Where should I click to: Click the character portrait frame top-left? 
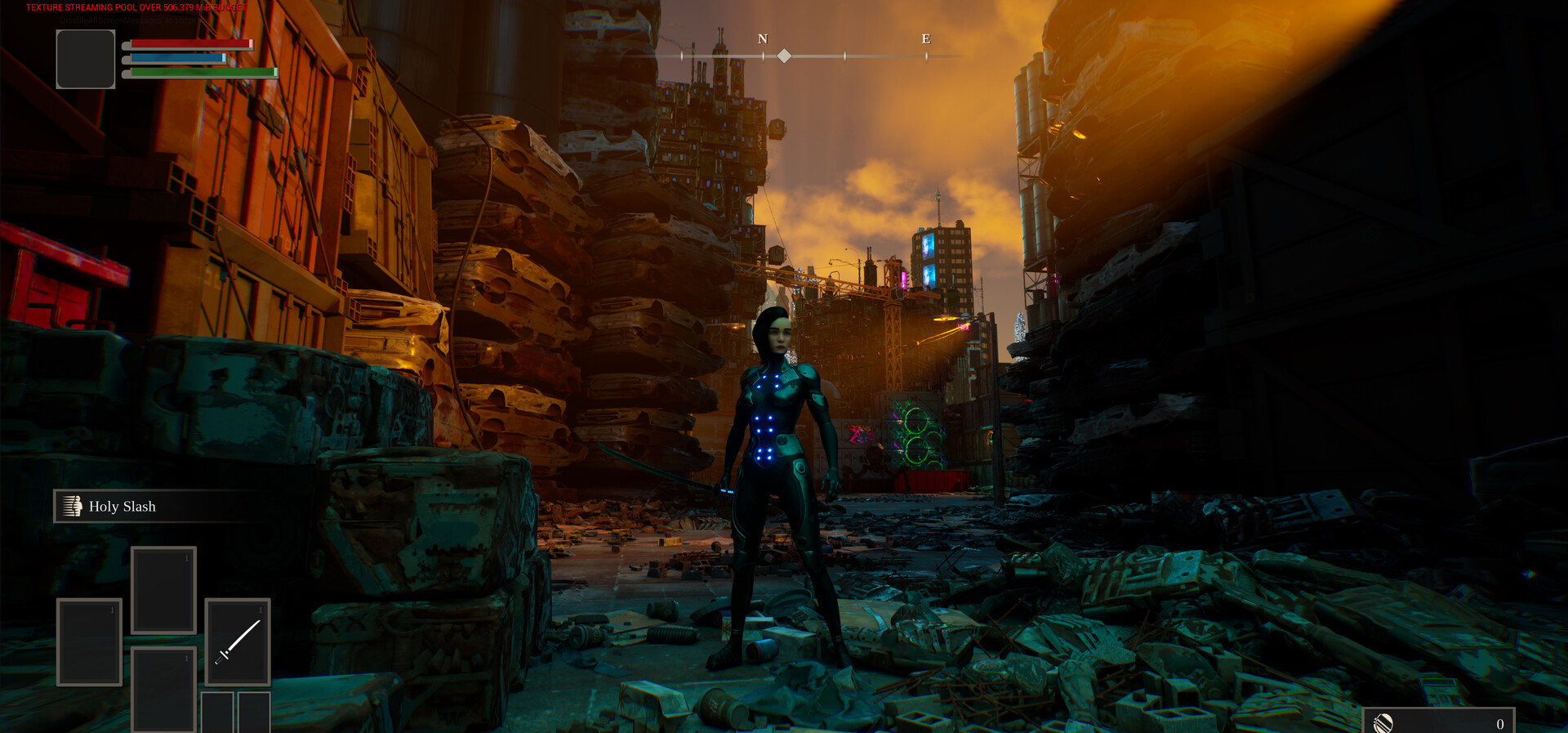coord(85,58)
